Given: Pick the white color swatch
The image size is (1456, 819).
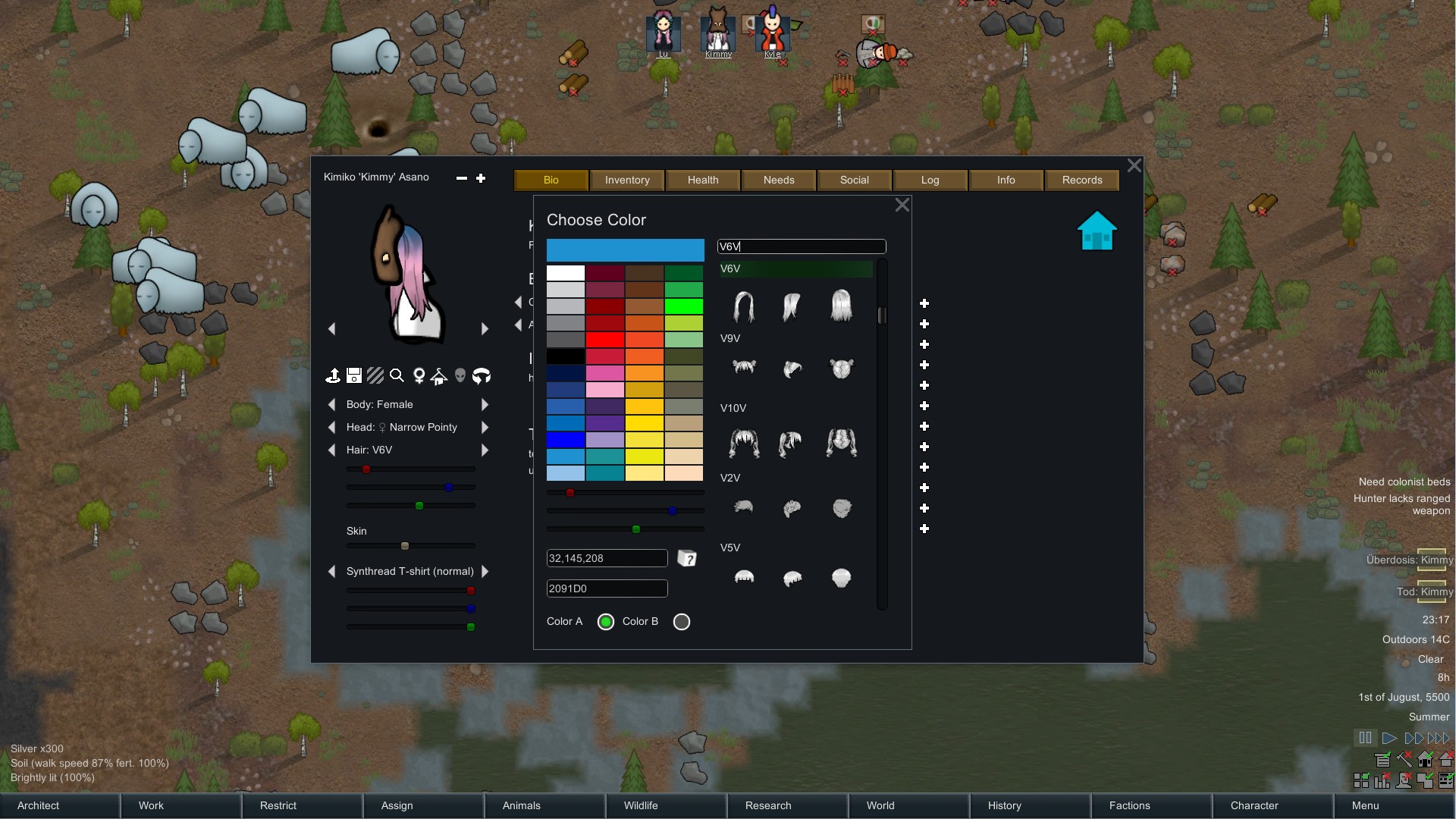Looking at the screenshot, I should [x=566, y=273].
